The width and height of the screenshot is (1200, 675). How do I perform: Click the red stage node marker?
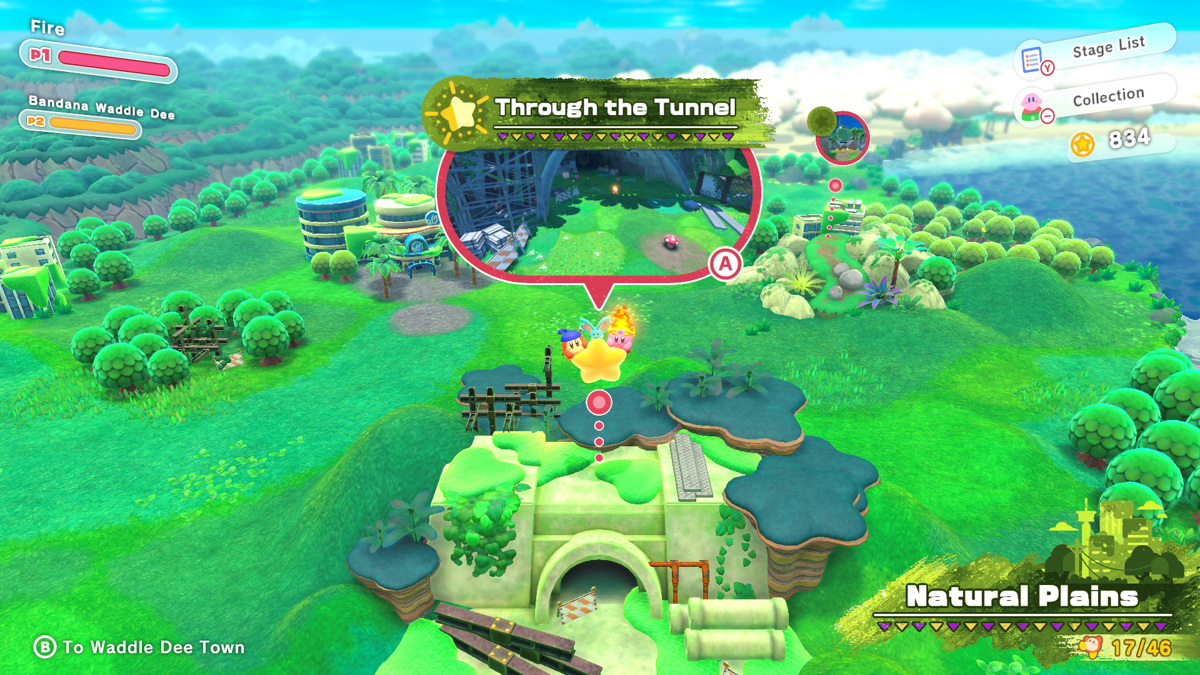[599, 402]
